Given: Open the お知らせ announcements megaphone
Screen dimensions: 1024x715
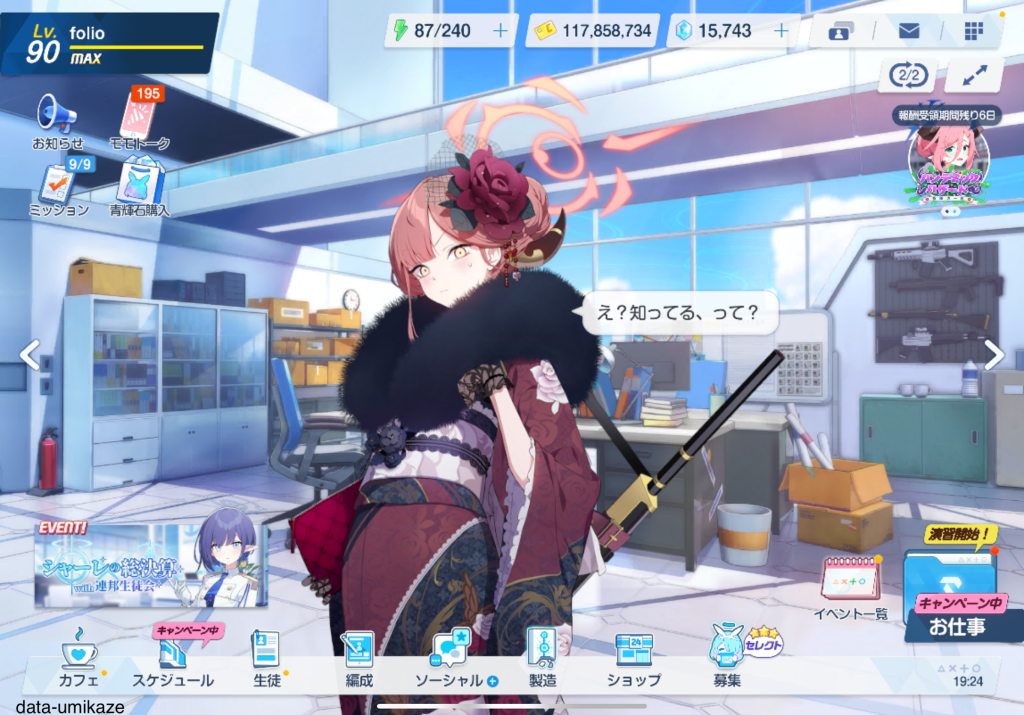Looking at the screenshot, I should [x=57, y=117].
